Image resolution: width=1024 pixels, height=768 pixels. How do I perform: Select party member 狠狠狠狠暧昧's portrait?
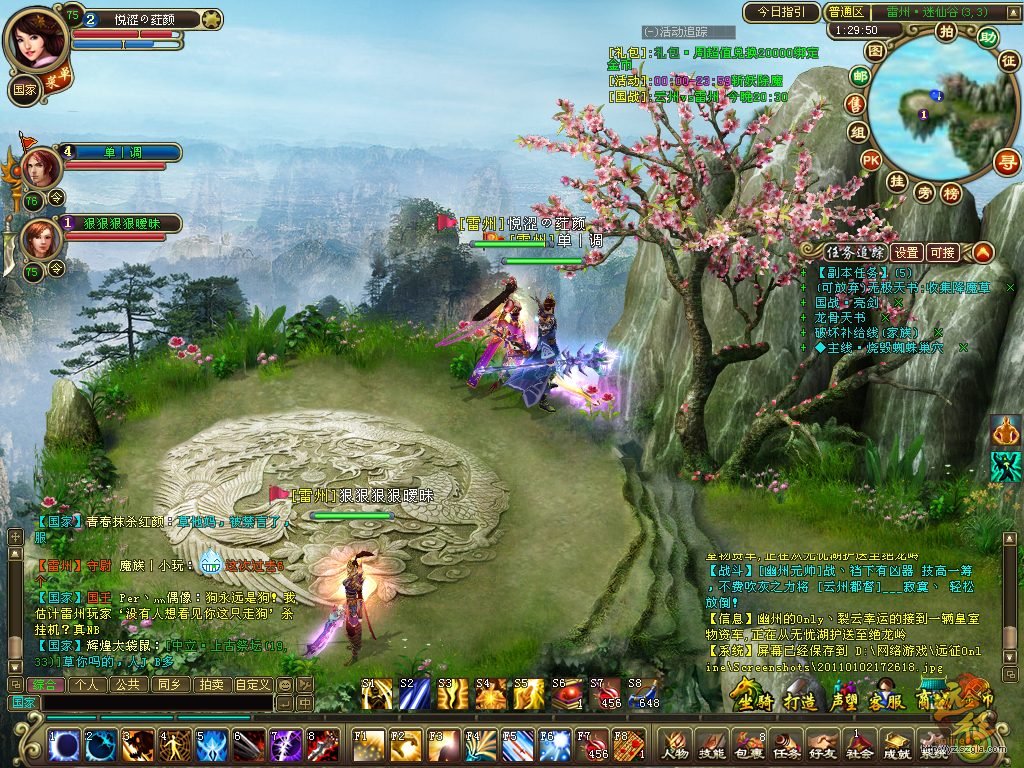[40, 238]
